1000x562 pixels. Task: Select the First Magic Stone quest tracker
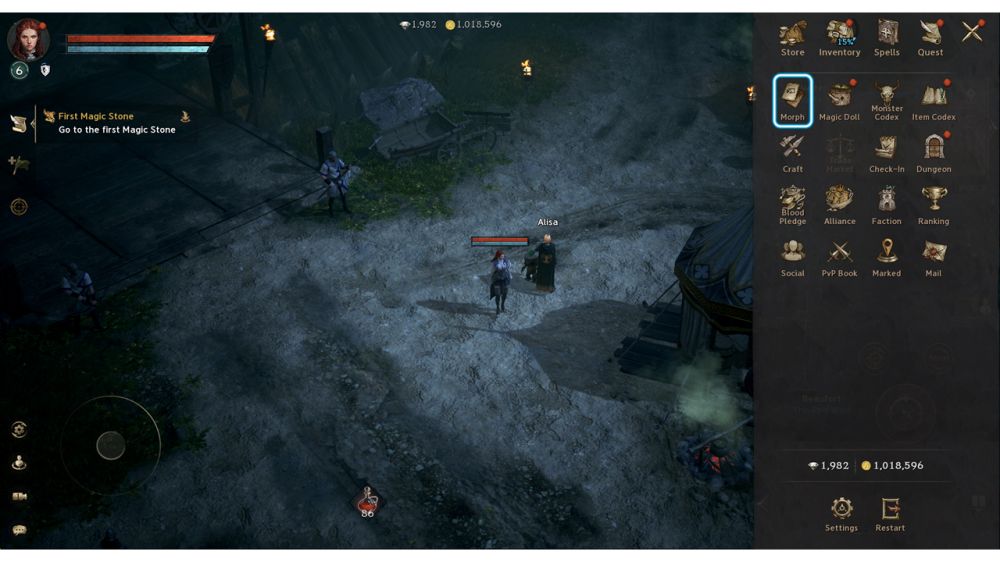click(x=115, y=123)
